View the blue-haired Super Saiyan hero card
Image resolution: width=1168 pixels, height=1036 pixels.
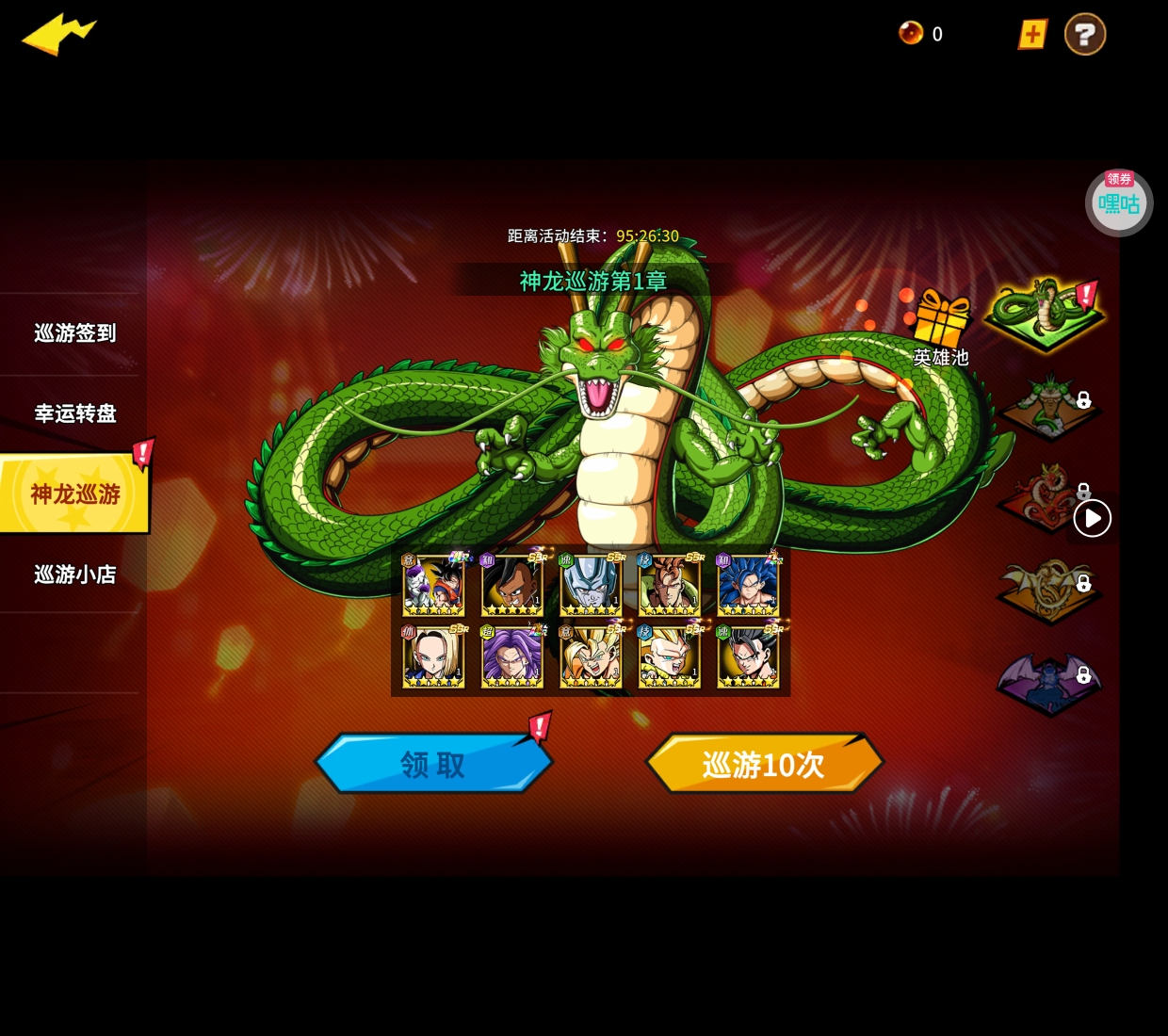[x=748, y=585]
